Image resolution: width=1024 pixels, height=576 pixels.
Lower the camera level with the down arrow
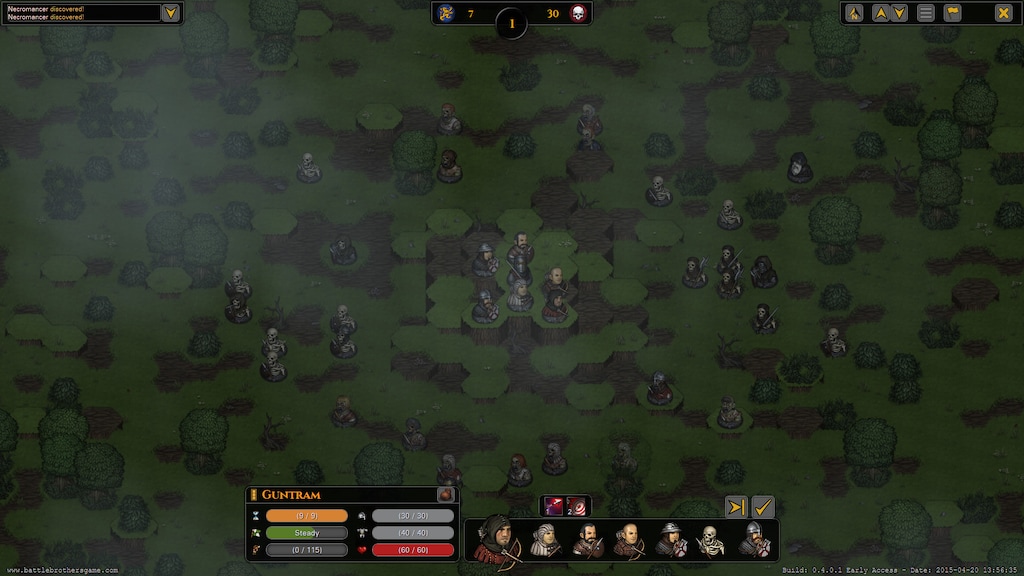pos(899,13)
